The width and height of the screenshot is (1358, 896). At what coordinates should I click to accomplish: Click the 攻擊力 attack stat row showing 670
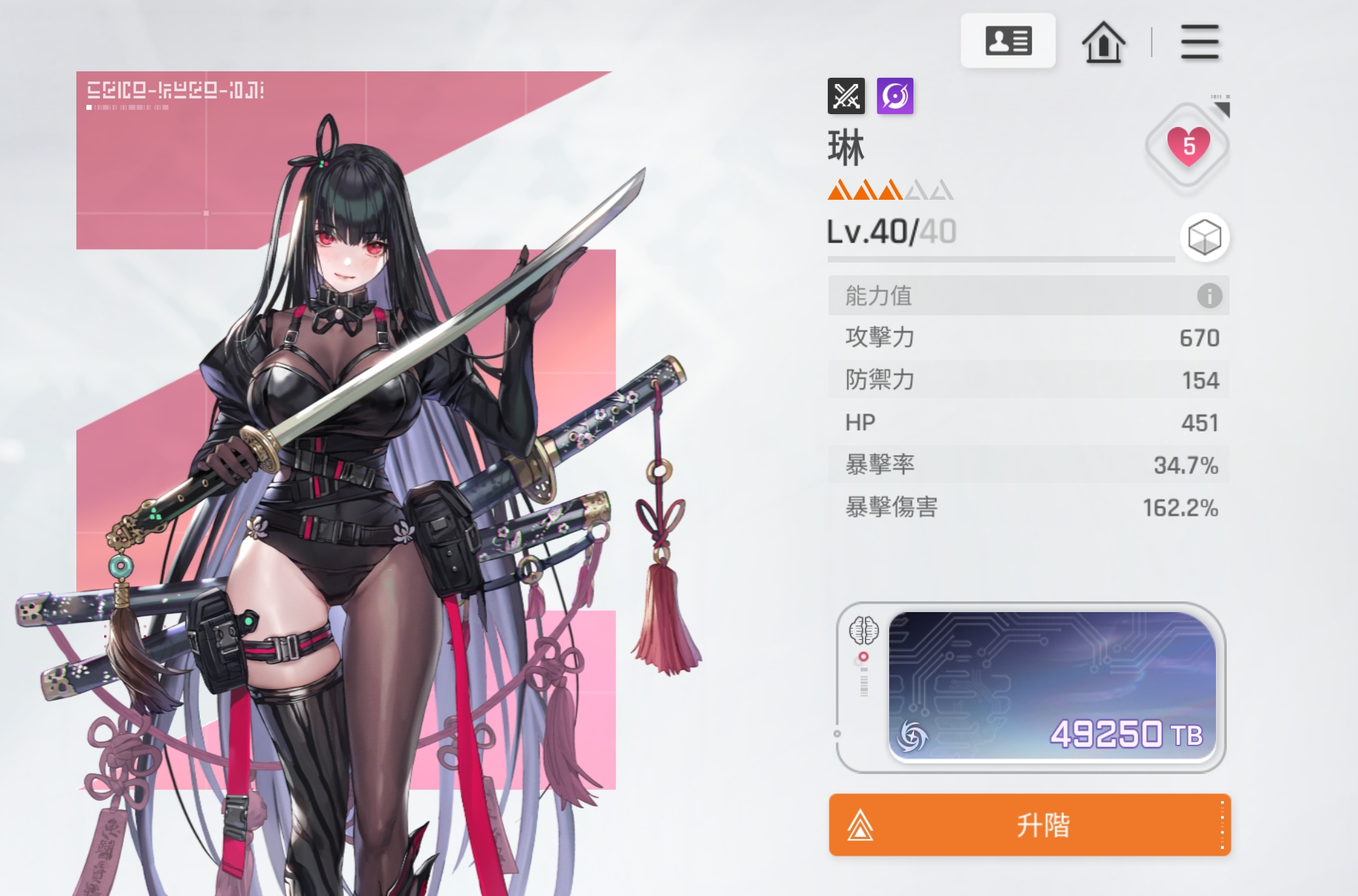1028,338
